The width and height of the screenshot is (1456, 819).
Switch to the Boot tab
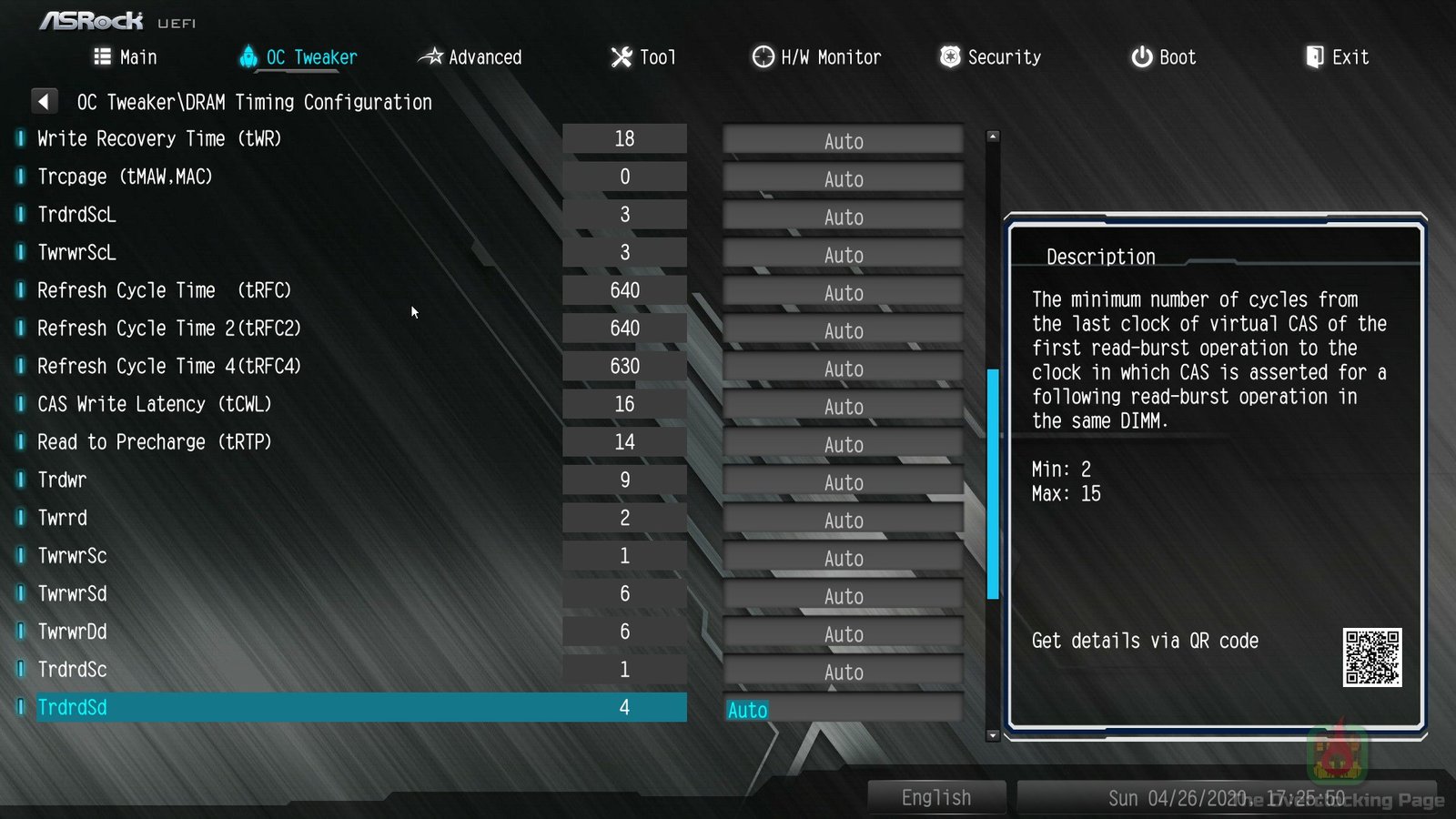[x=1163, y=57]
